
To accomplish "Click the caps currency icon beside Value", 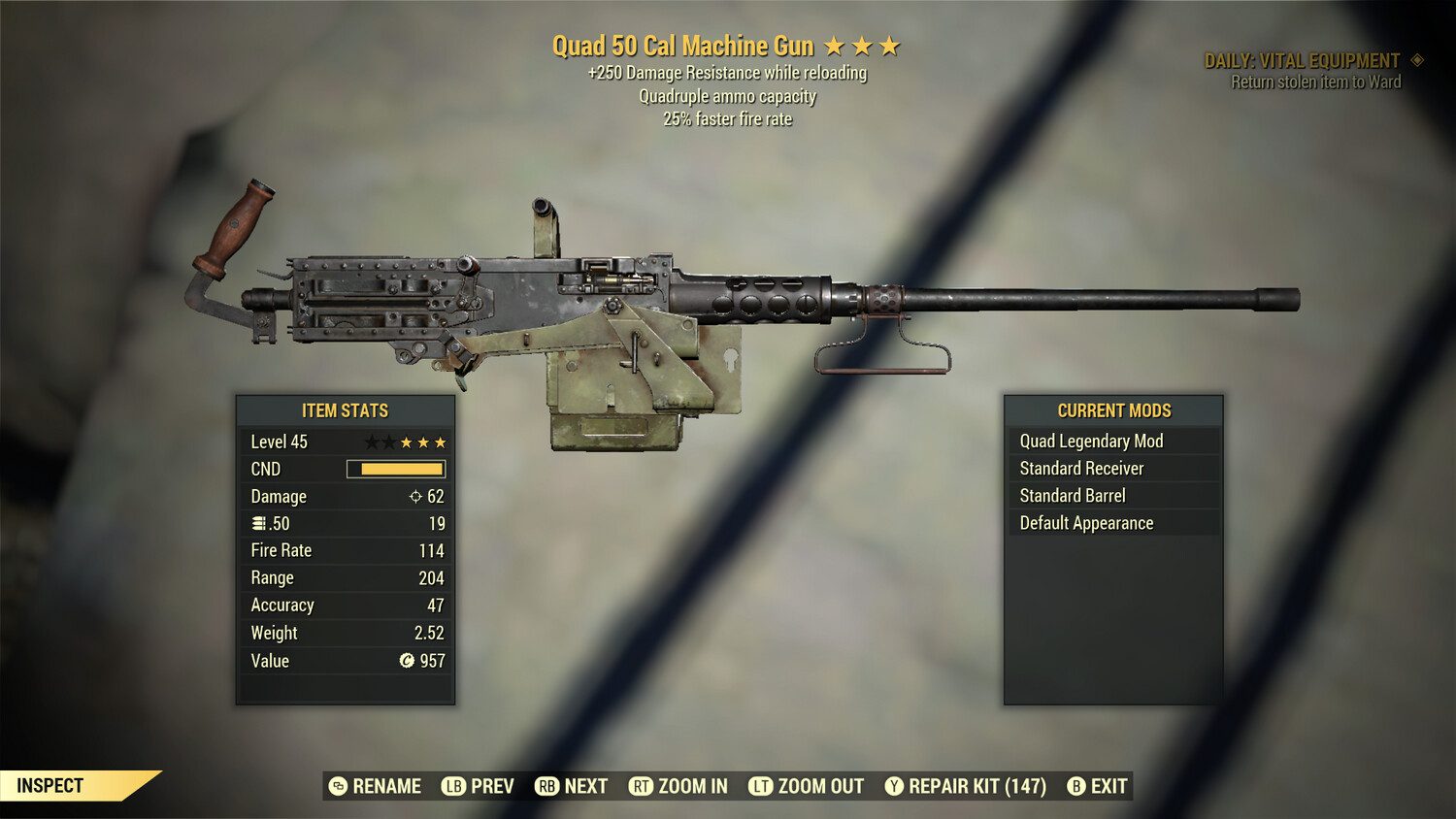I will 409,661.
